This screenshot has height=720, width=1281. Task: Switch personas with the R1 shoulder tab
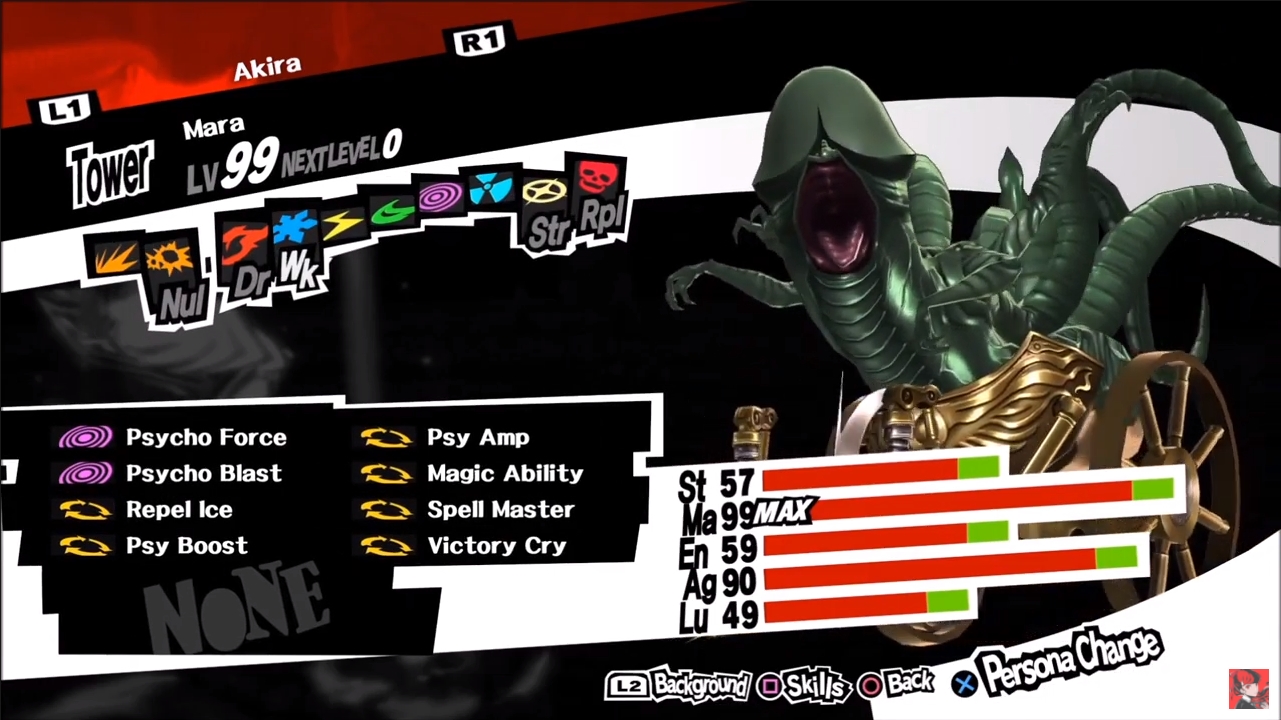point(478,40)
